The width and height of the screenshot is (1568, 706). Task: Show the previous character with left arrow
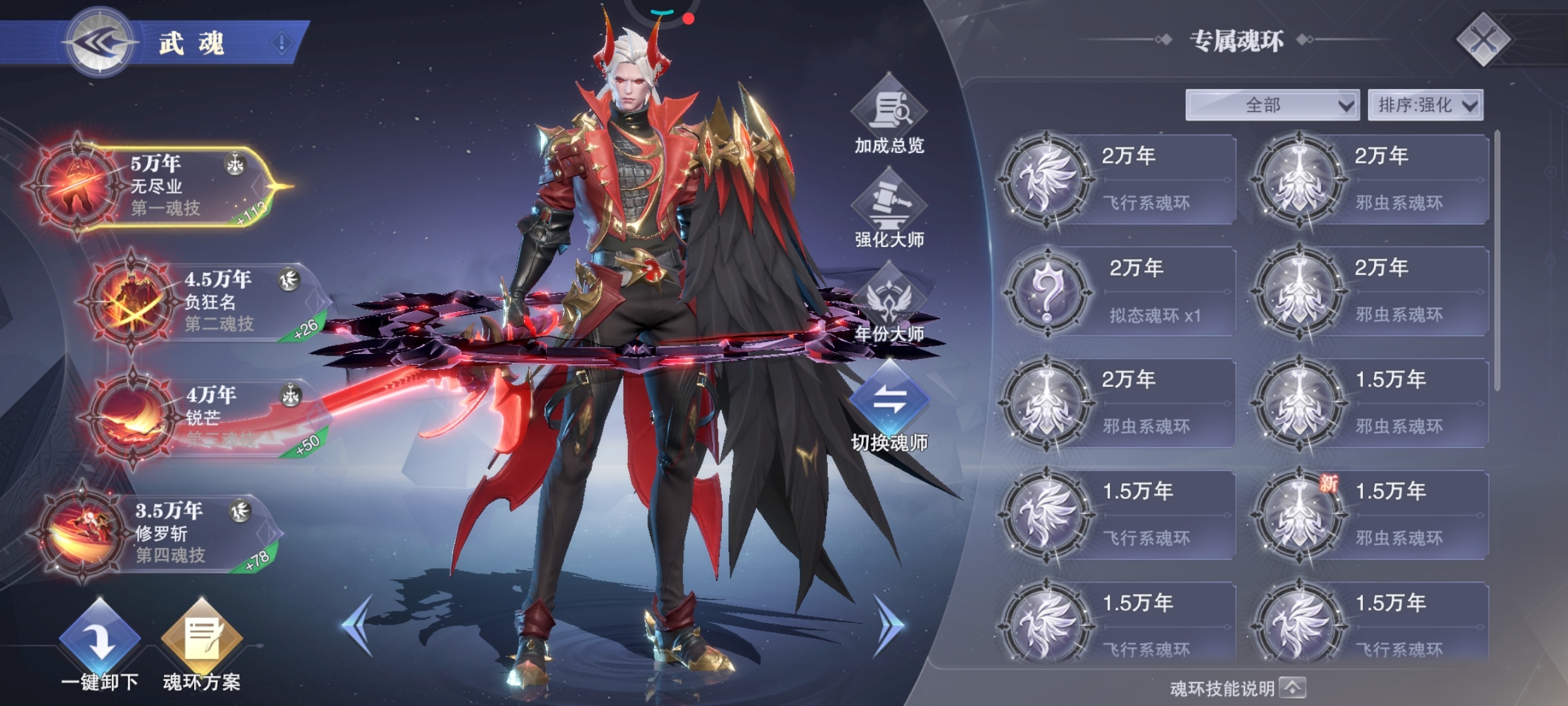click(358, 624)
